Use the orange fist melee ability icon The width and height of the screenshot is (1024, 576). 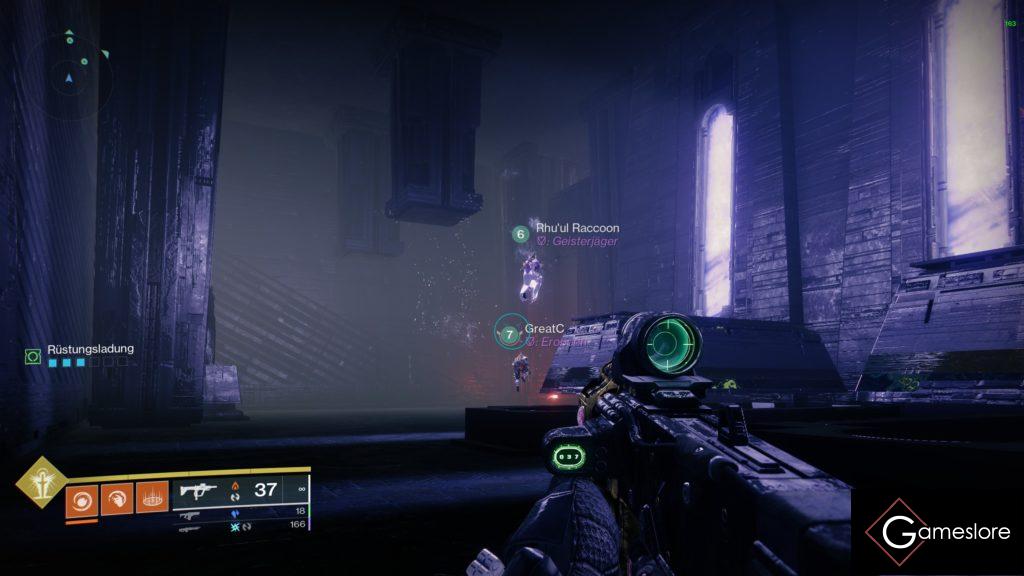coord(116,498)
